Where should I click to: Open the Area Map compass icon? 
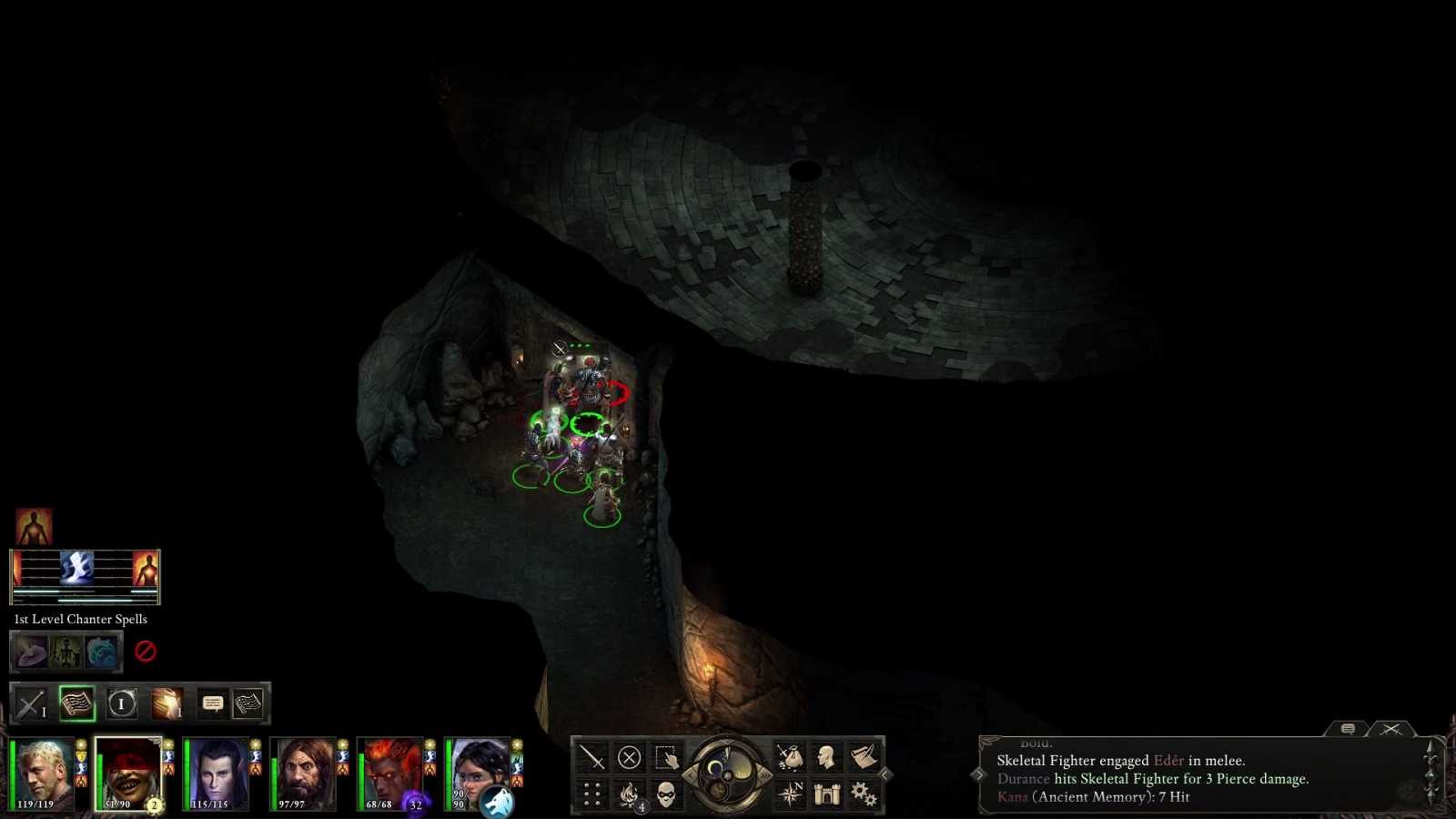791,792
